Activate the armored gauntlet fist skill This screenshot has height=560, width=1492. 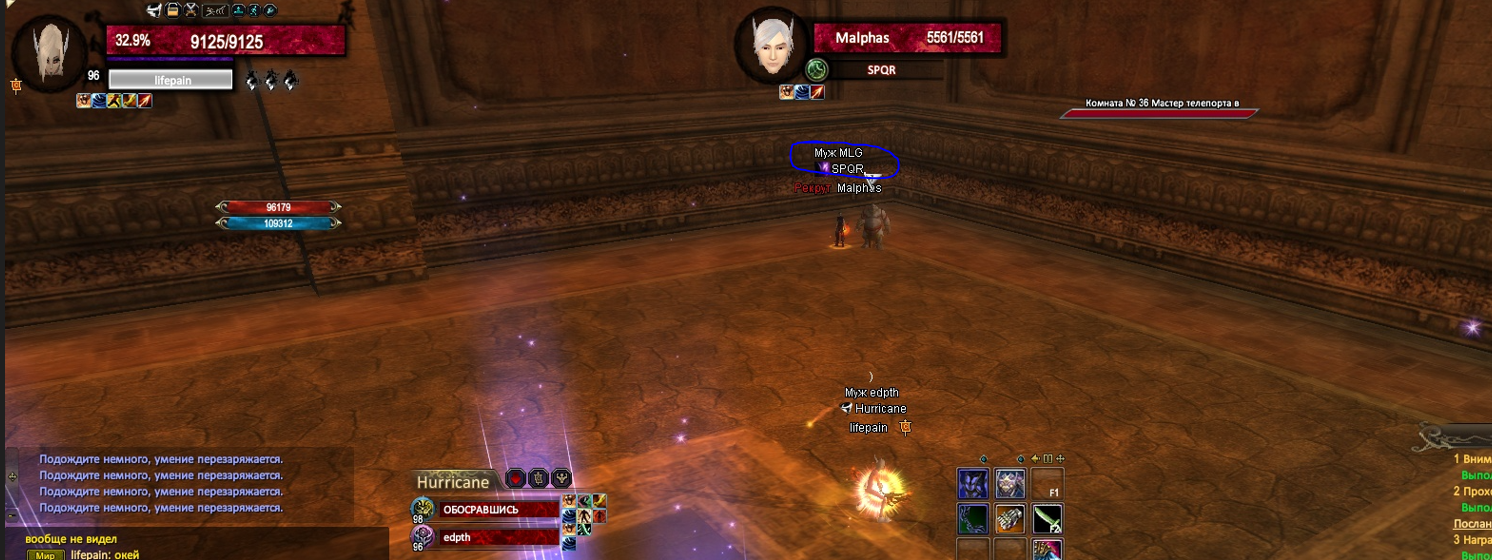click(x=1009, y=519)
